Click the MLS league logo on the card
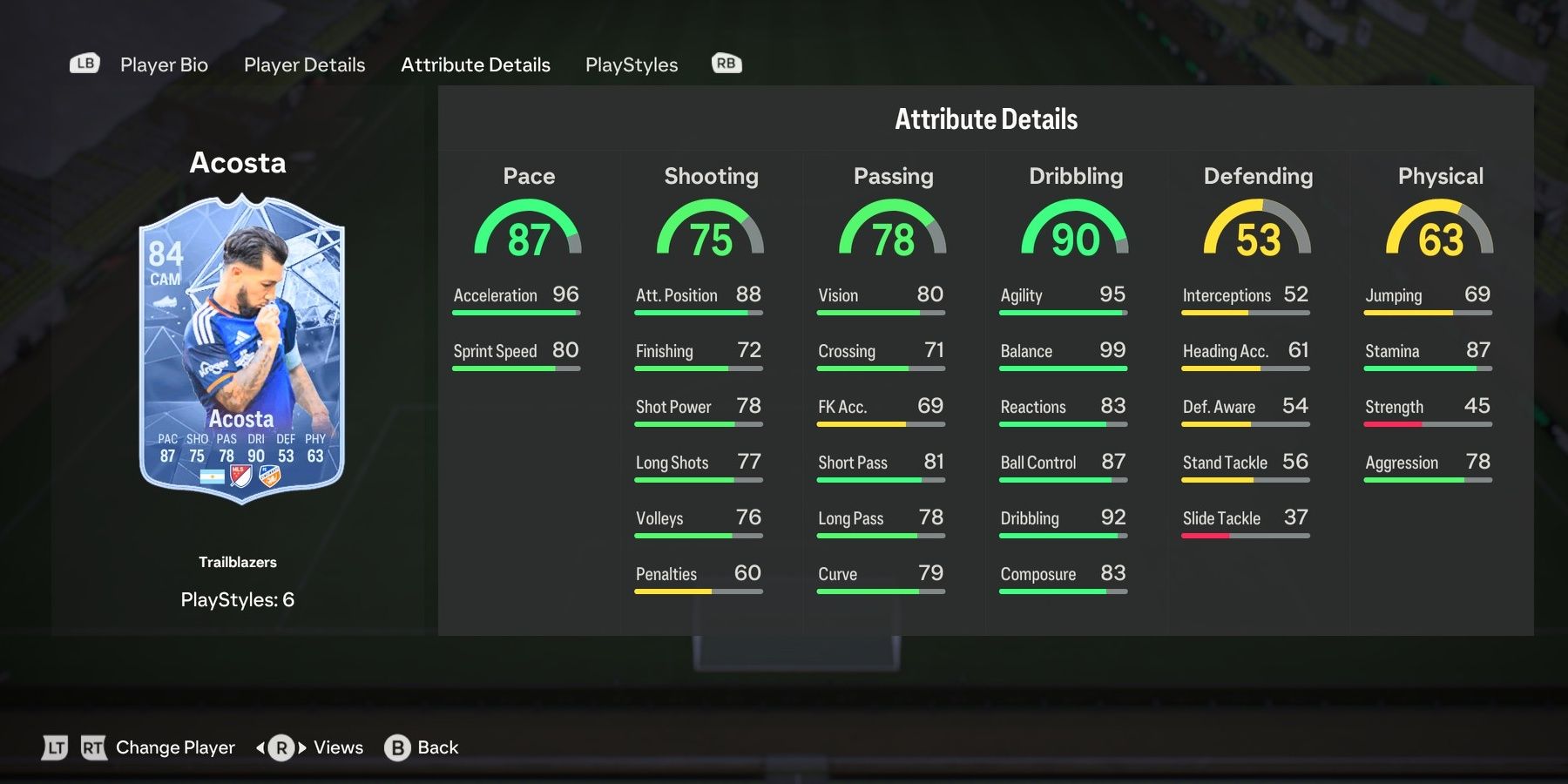The width and height of the screenshot is (1568, 784). [x=240, y=475]
